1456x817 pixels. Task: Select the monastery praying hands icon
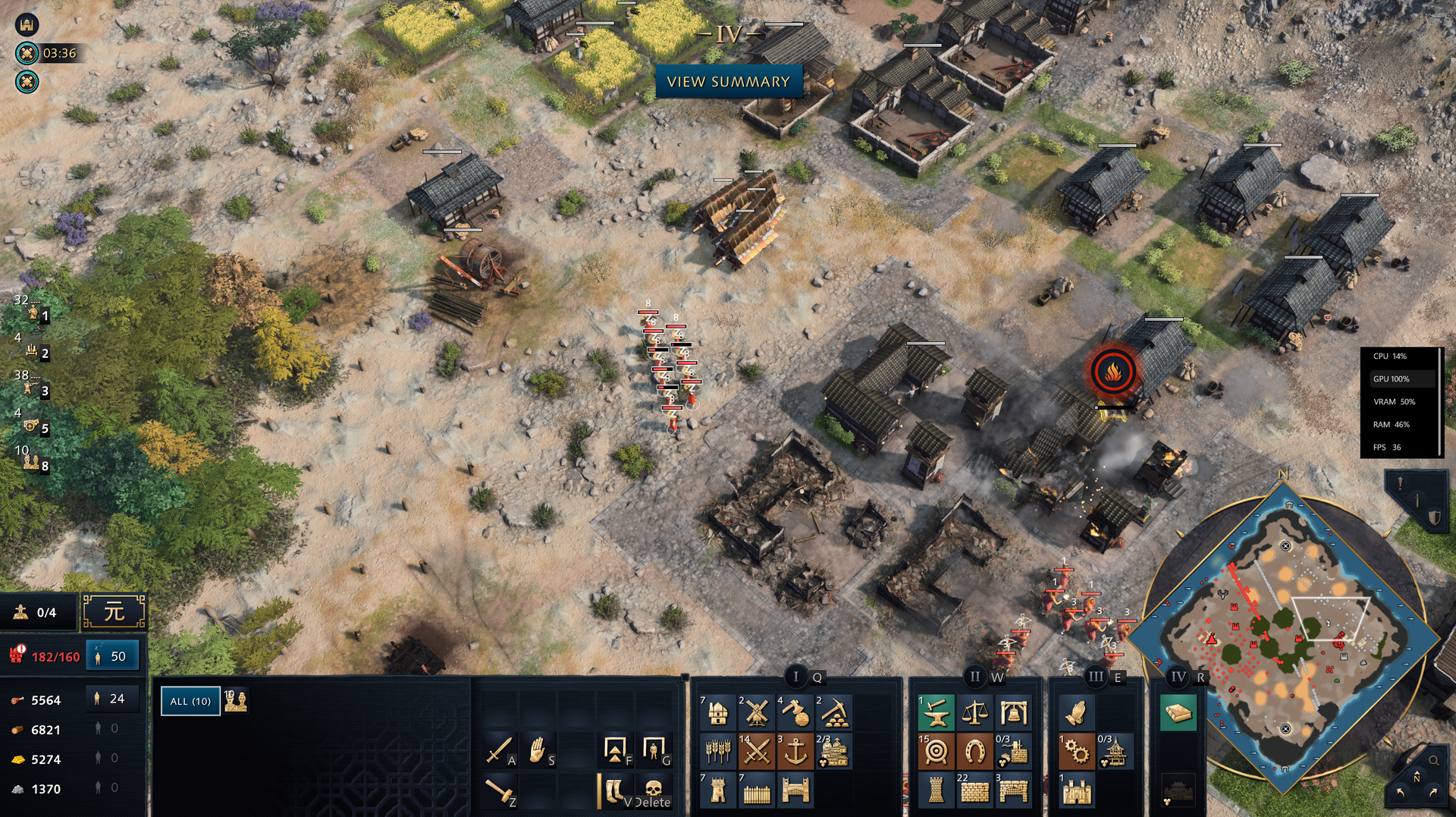click(1076, 713)
